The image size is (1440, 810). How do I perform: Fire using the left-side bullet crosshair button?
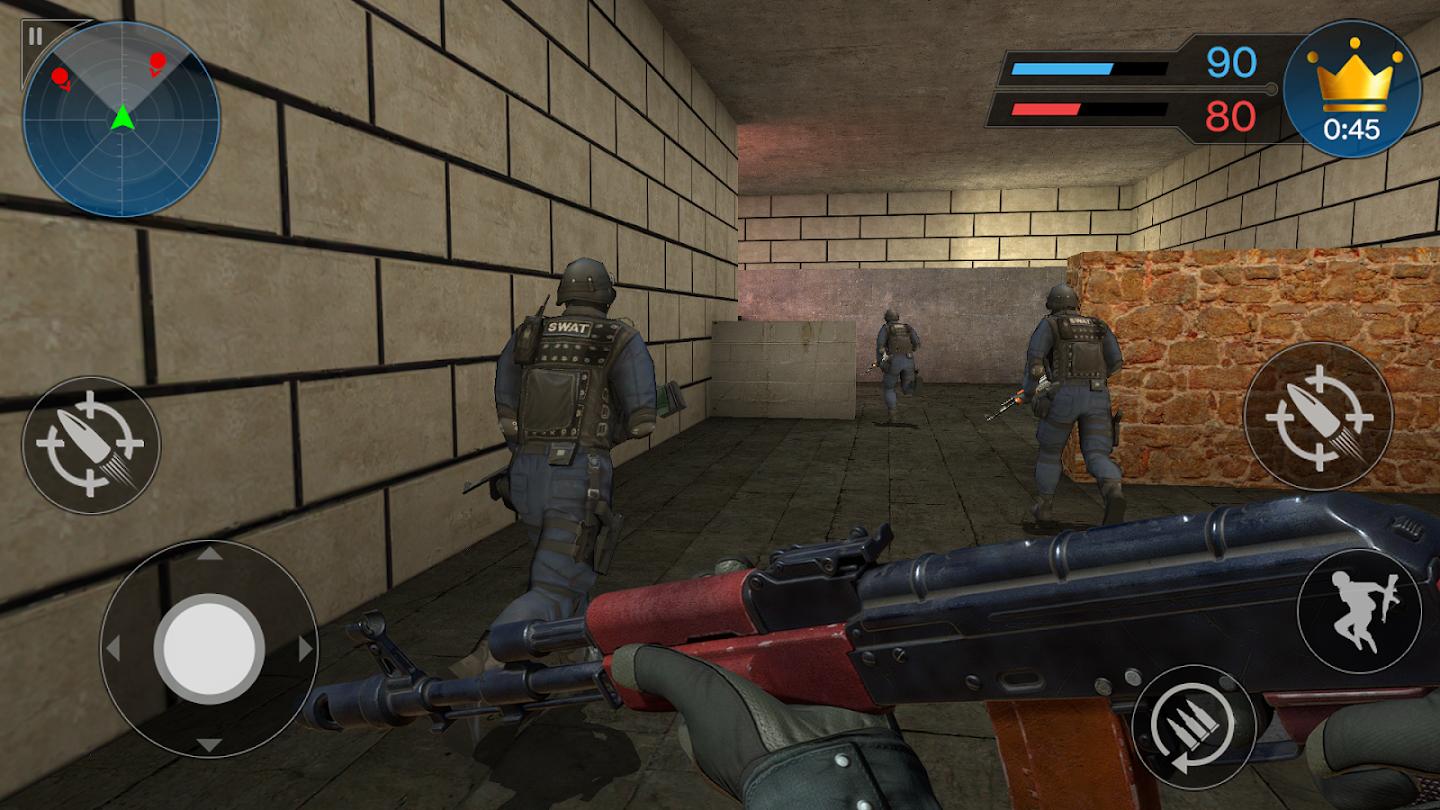click(91, 445)
